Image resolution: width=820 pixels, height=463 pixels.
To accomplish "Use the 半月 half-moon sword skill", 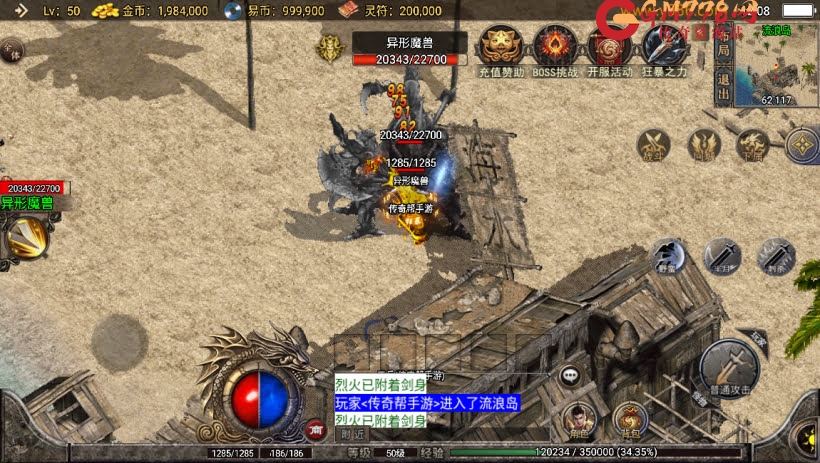I will pyautogui.click(x=721, y=256).
